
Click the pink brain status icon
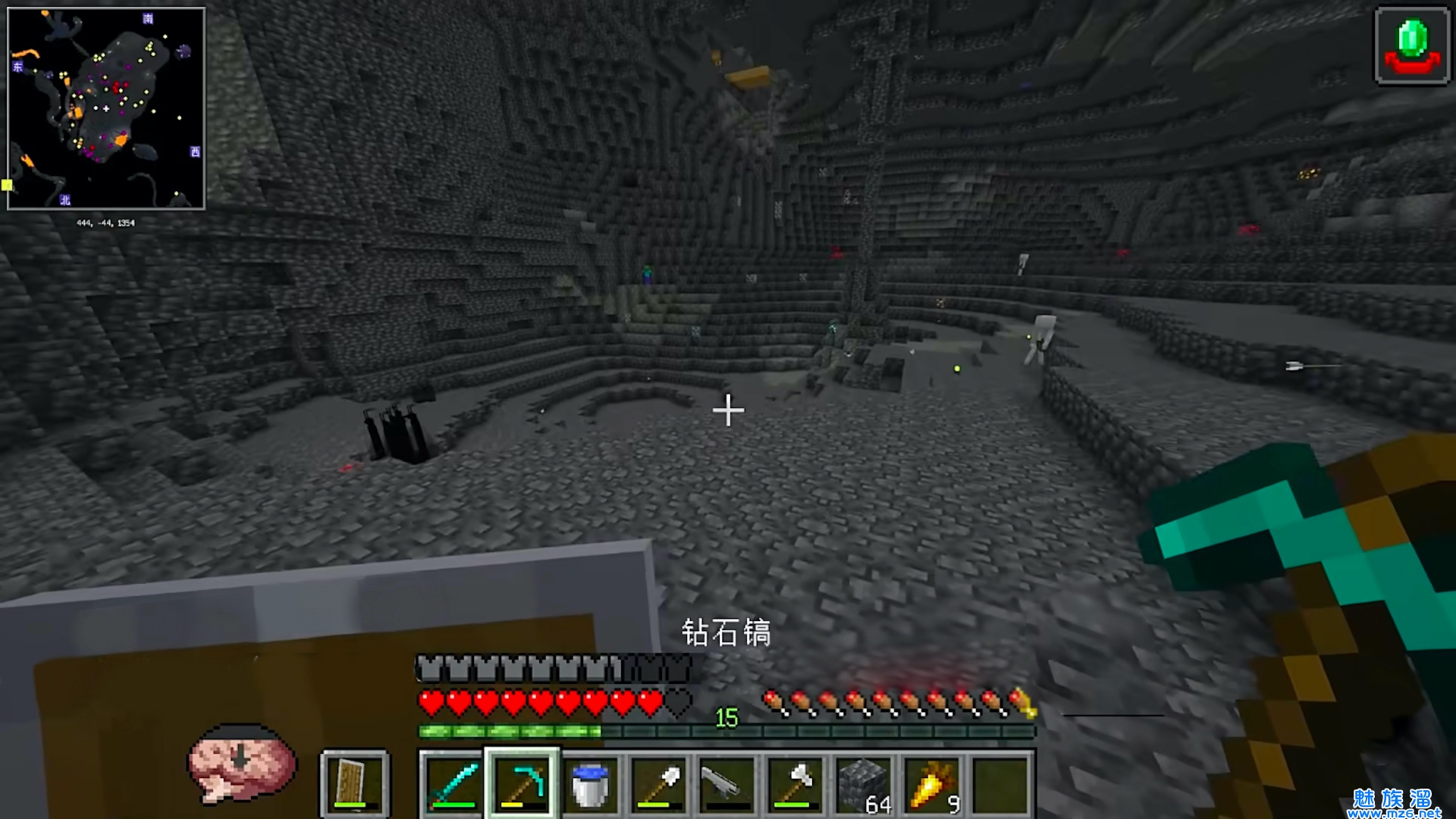(241, 762)
